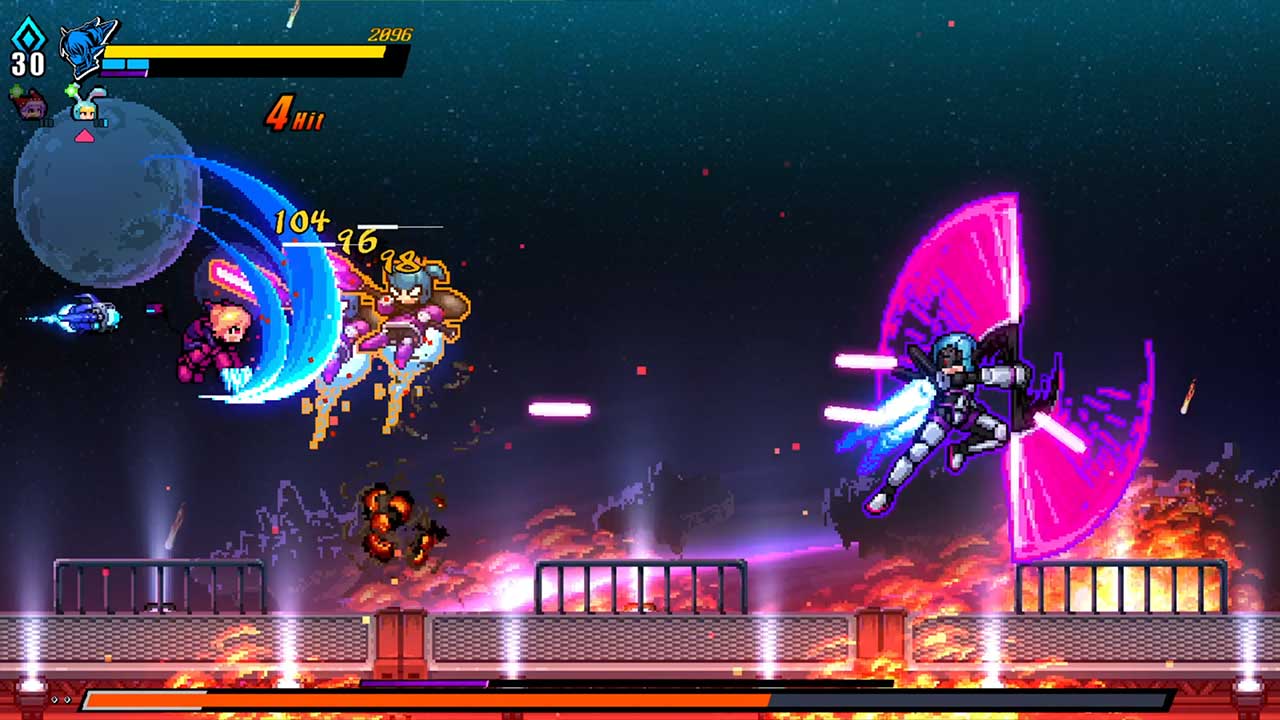The image size is (1280, 720).
Task: Select the bunny-eared support character icon
Action: pyautogui.click(x=85, y=108)
